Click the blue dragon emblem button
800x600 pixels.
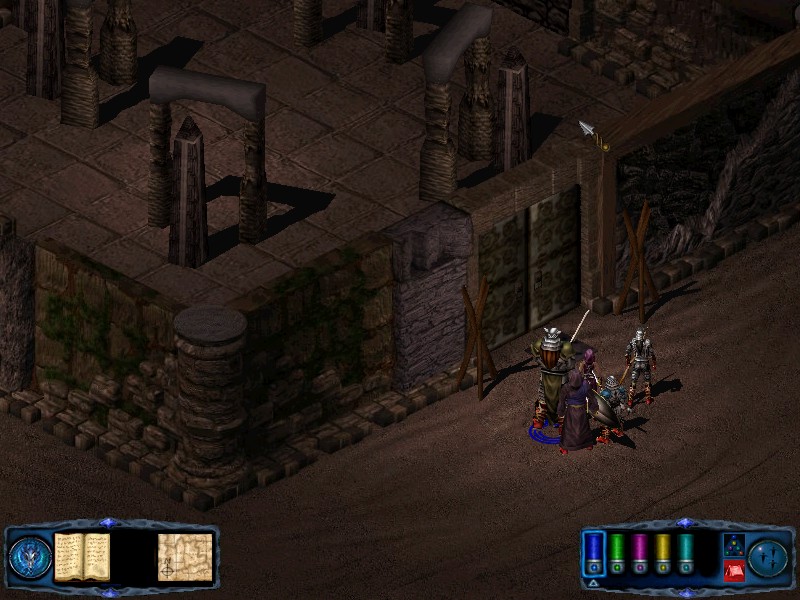coord(29,557)
